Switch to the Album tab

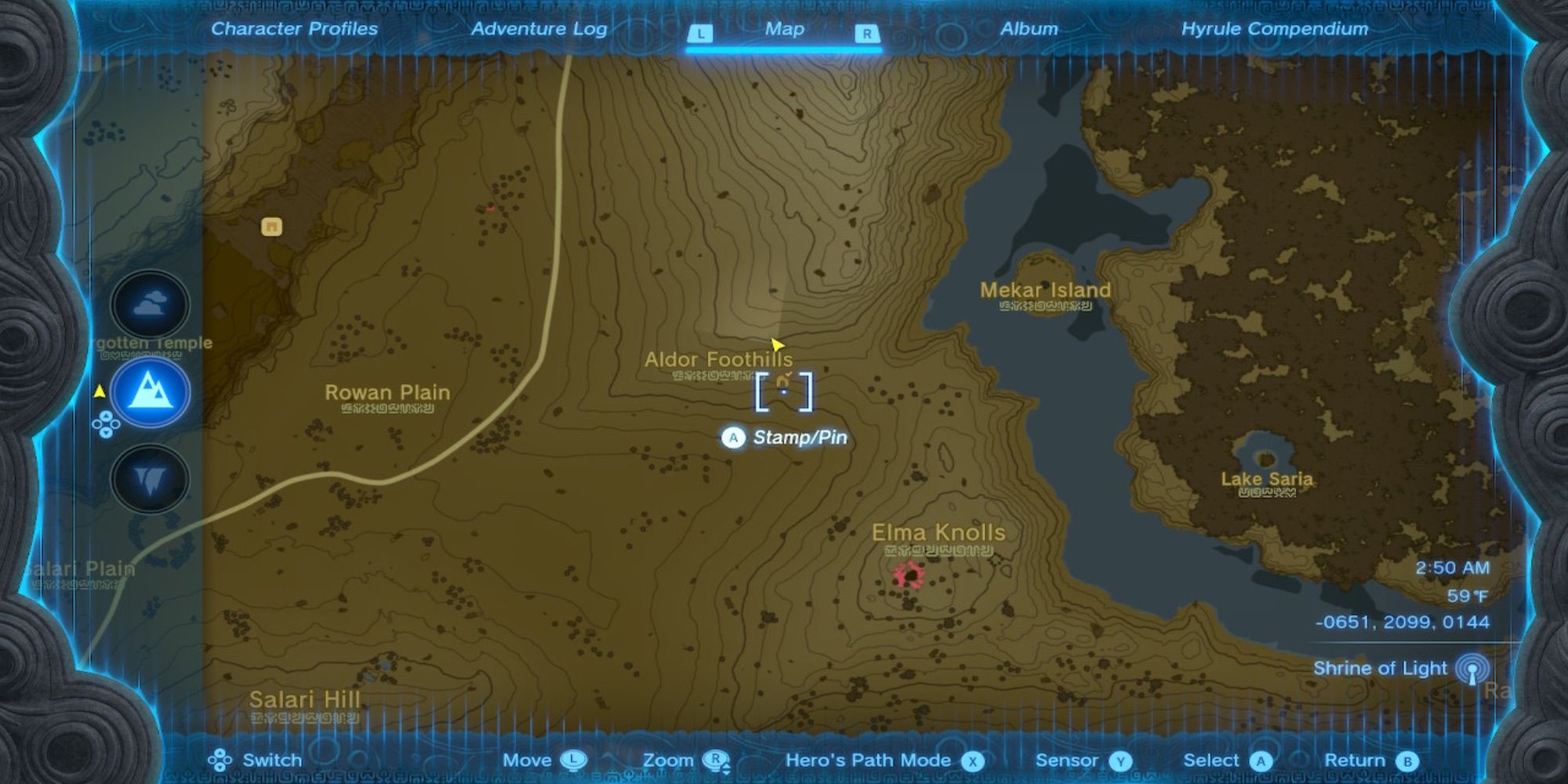click(1029, 29)
